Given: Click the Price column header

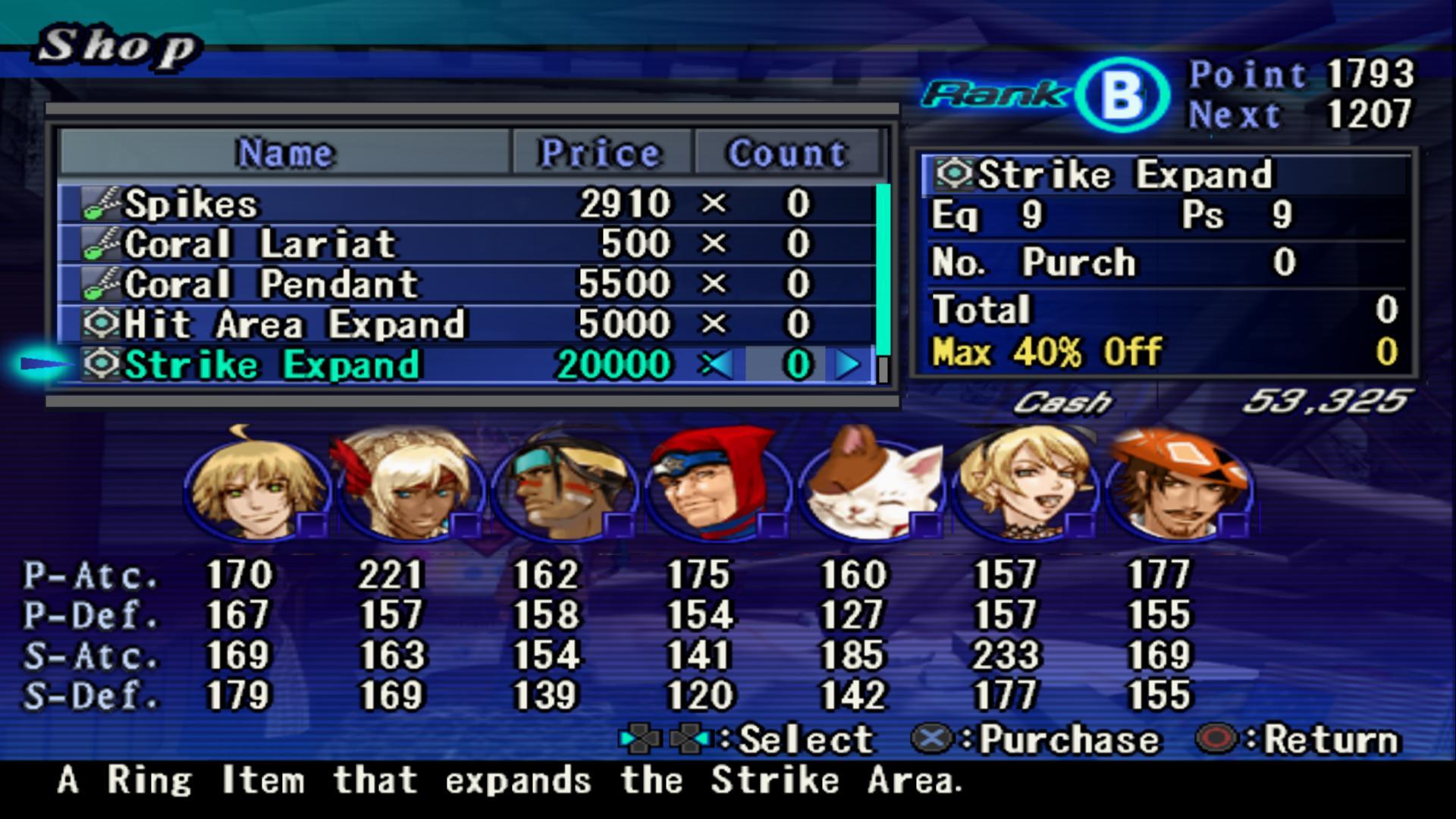Looking at the screenshot, I should tap(601, 153).
